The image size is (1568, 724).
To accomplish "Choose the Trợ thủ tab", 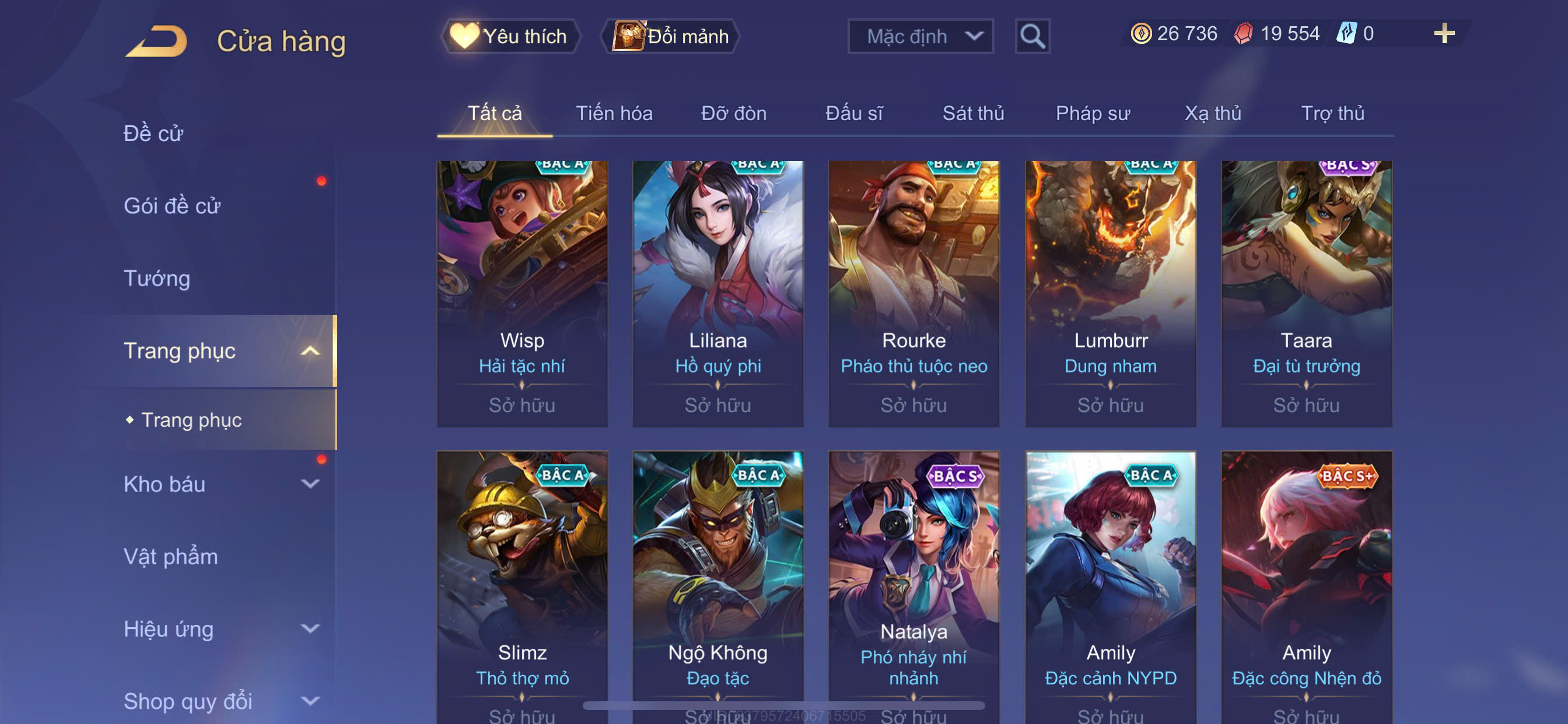I will (1332, 114).
